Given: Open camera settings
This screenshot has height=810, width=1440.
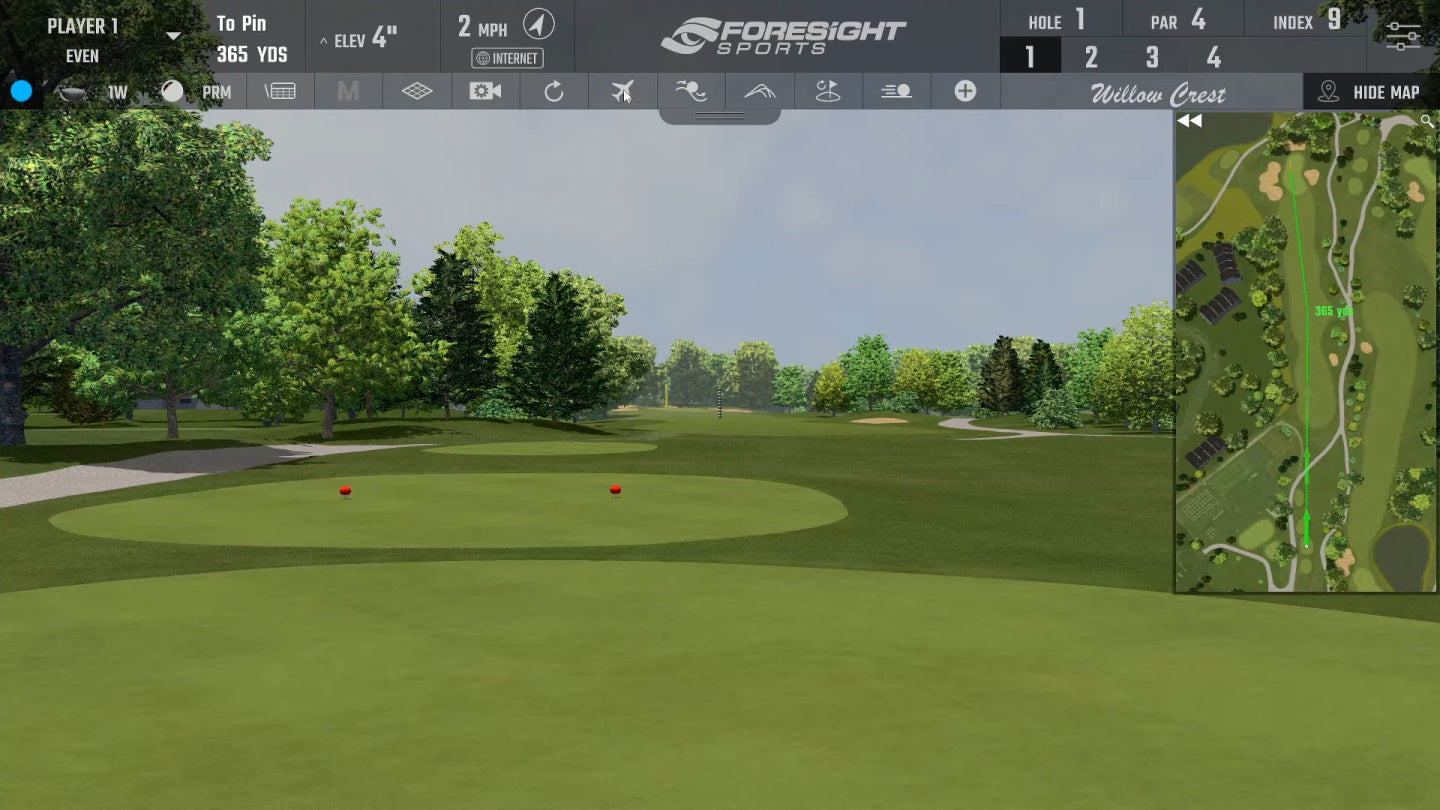Looking at the screenshot, I should click(x=485, y=92).
